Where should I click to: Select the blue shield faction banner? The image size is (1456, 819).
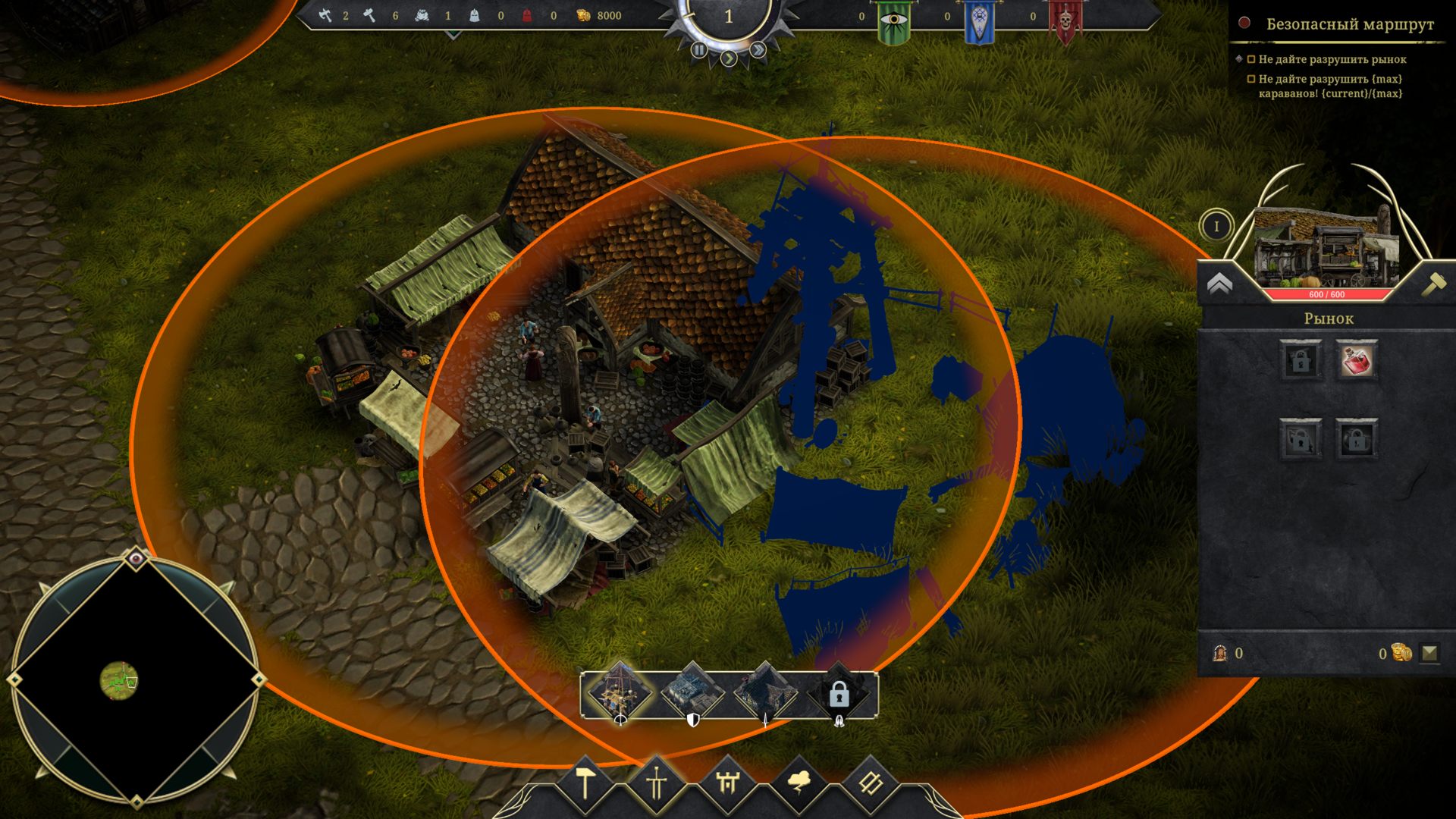979,21
